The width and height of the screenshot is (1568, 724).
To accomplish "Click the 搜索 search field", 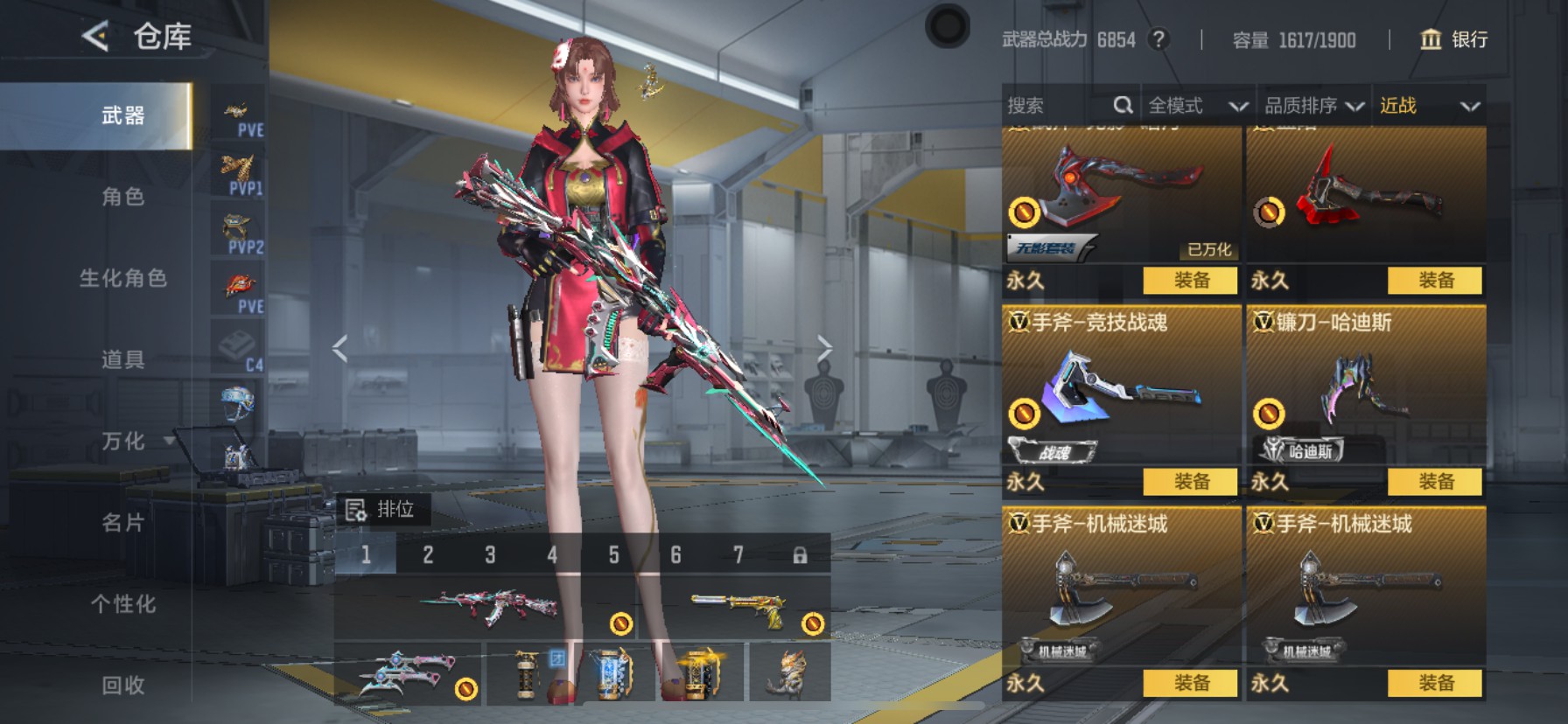I will [x=1059, y=106].
